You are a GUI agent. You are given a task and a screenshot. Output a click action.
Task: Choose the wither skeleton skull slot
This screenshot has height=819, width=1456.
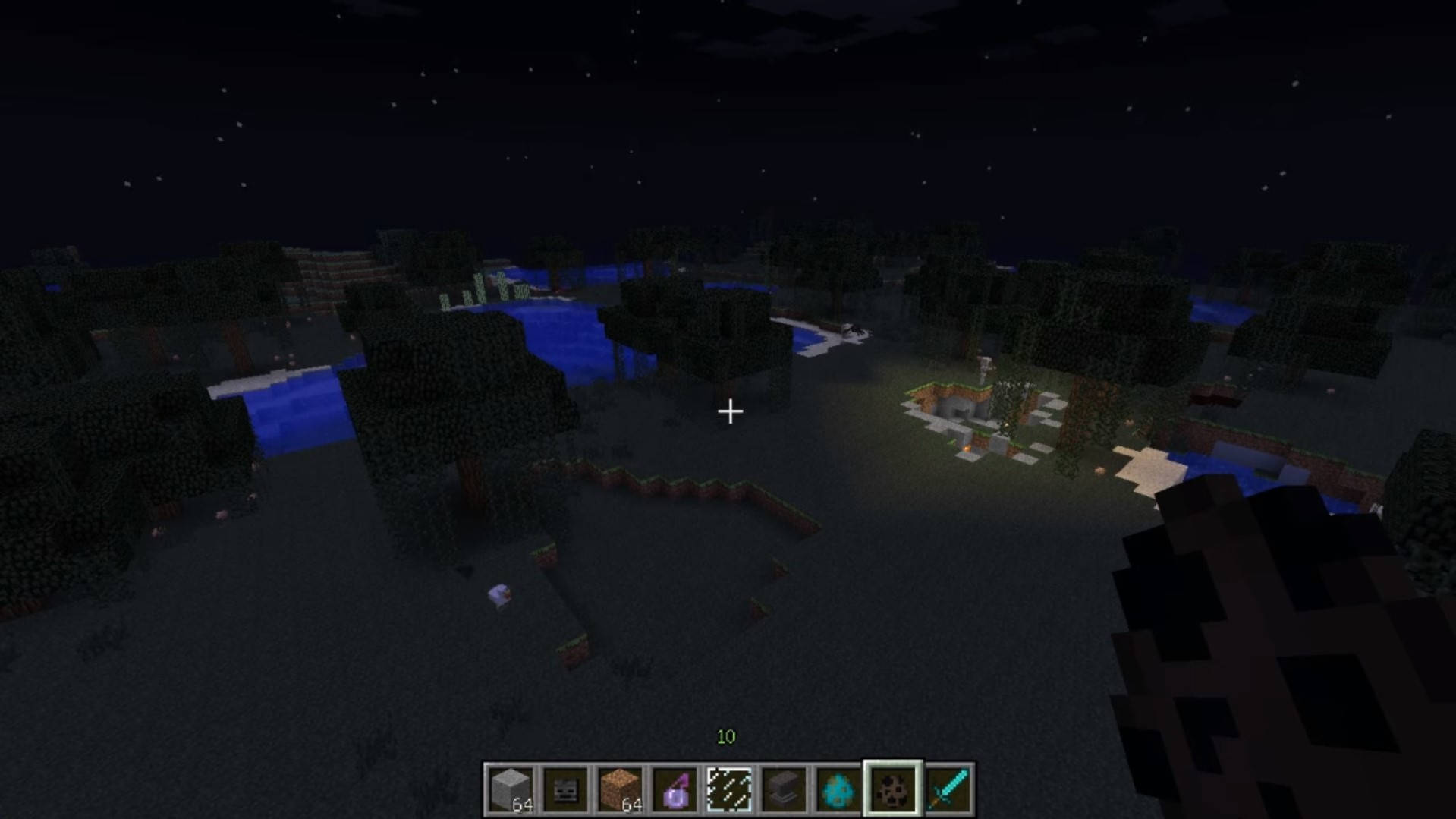tap(565, 789)
